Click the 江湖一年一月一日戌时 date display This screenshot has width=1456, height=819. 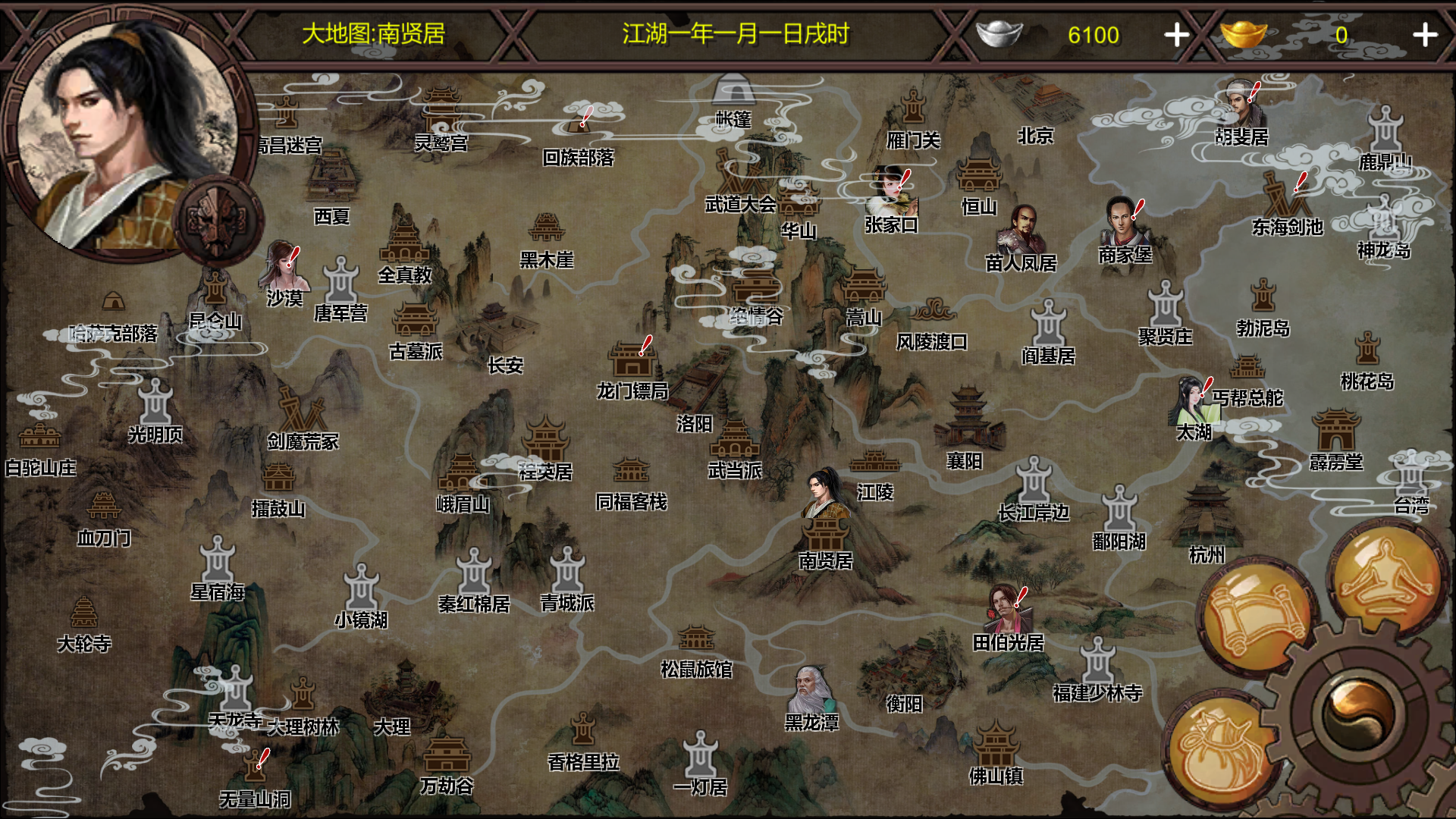pos(736,33)
